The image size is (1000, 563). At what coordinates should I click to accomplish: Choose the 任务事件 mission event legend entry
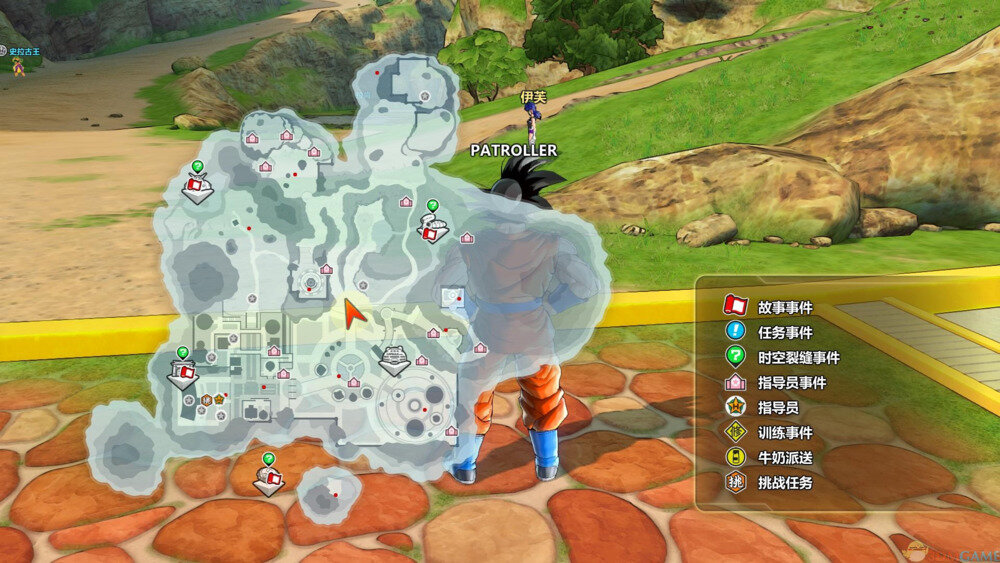click(x=770, y=332)
